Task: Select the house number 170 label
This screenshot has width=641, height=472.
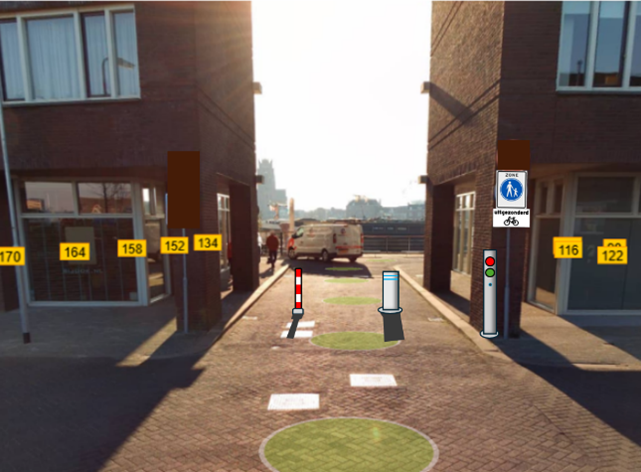Action: [x=10, y=257]
